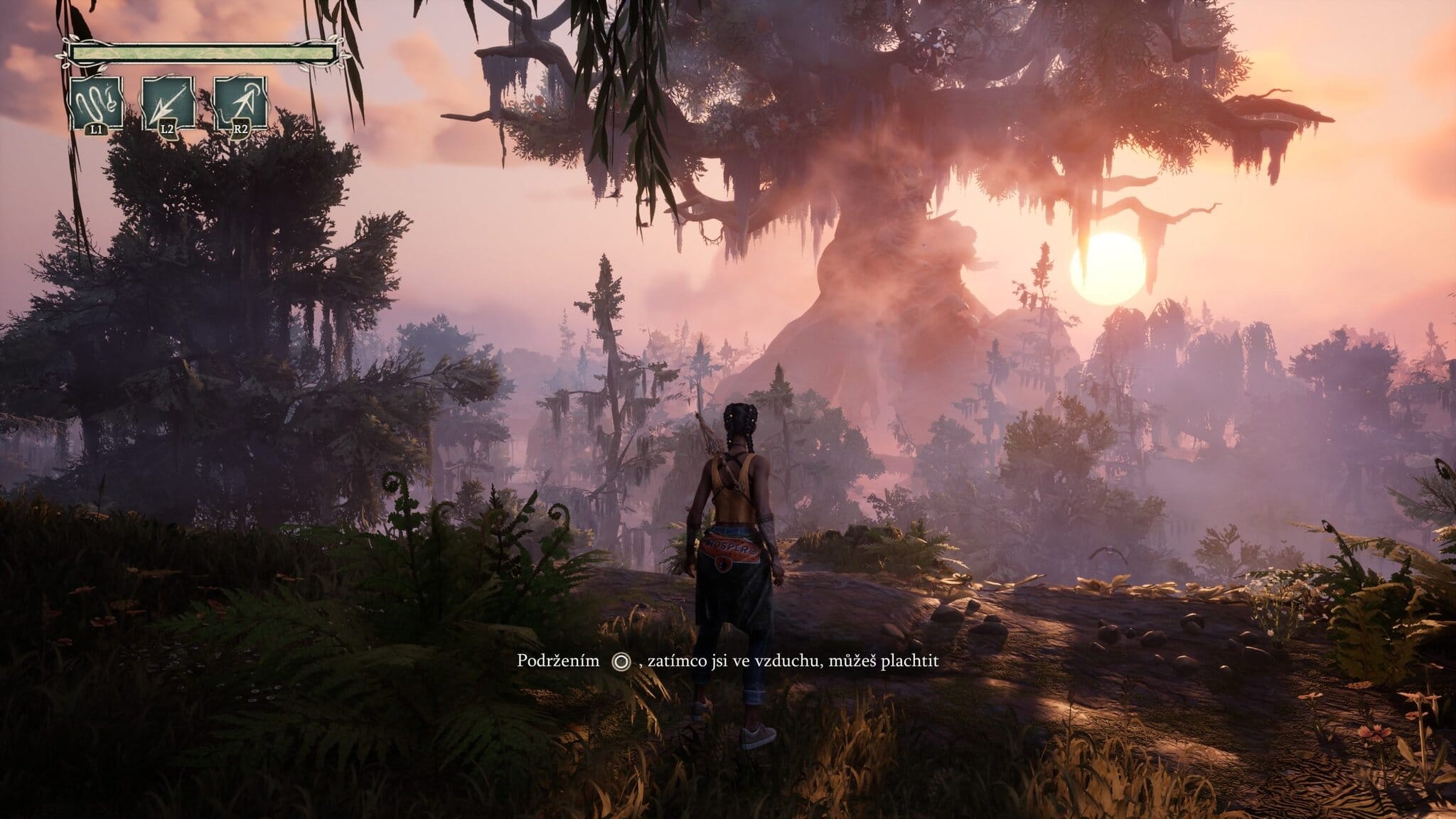Activate the thread-and-needle weave ability icon
The height and width of the screenshot is (819, 1456).
coord(96,104)
